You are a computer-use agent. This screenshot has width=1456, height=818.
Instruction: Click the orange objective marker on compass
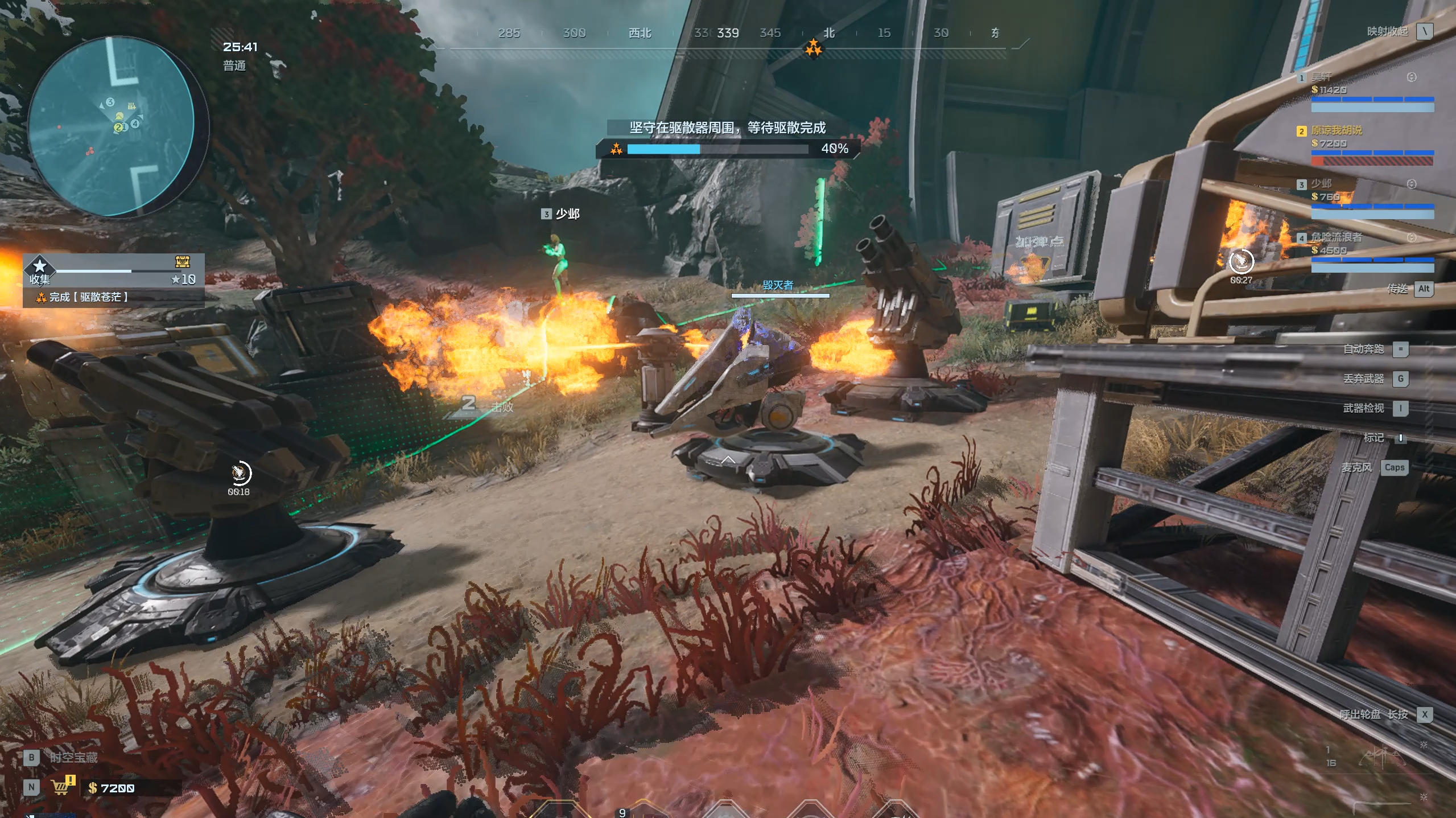click(813, 48)
